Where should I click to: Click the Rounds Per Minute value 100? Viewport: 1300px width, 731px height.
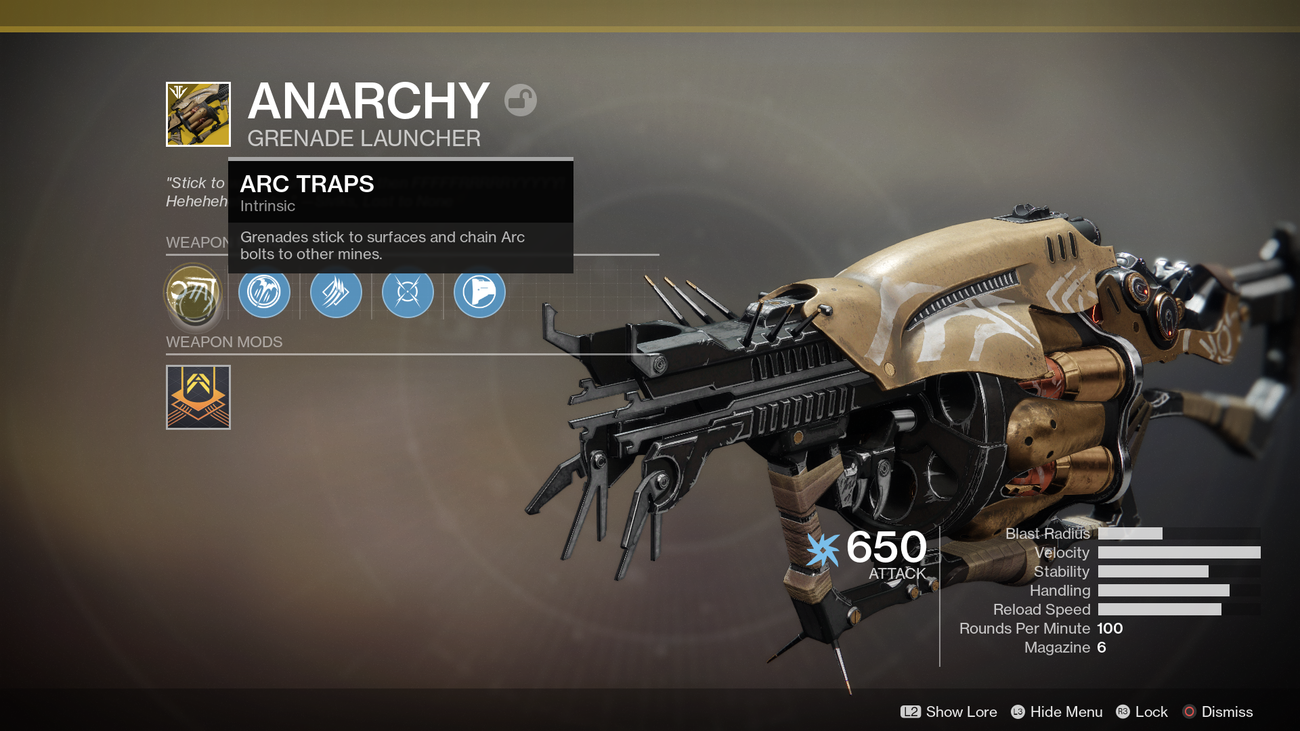pos(1112,628)
